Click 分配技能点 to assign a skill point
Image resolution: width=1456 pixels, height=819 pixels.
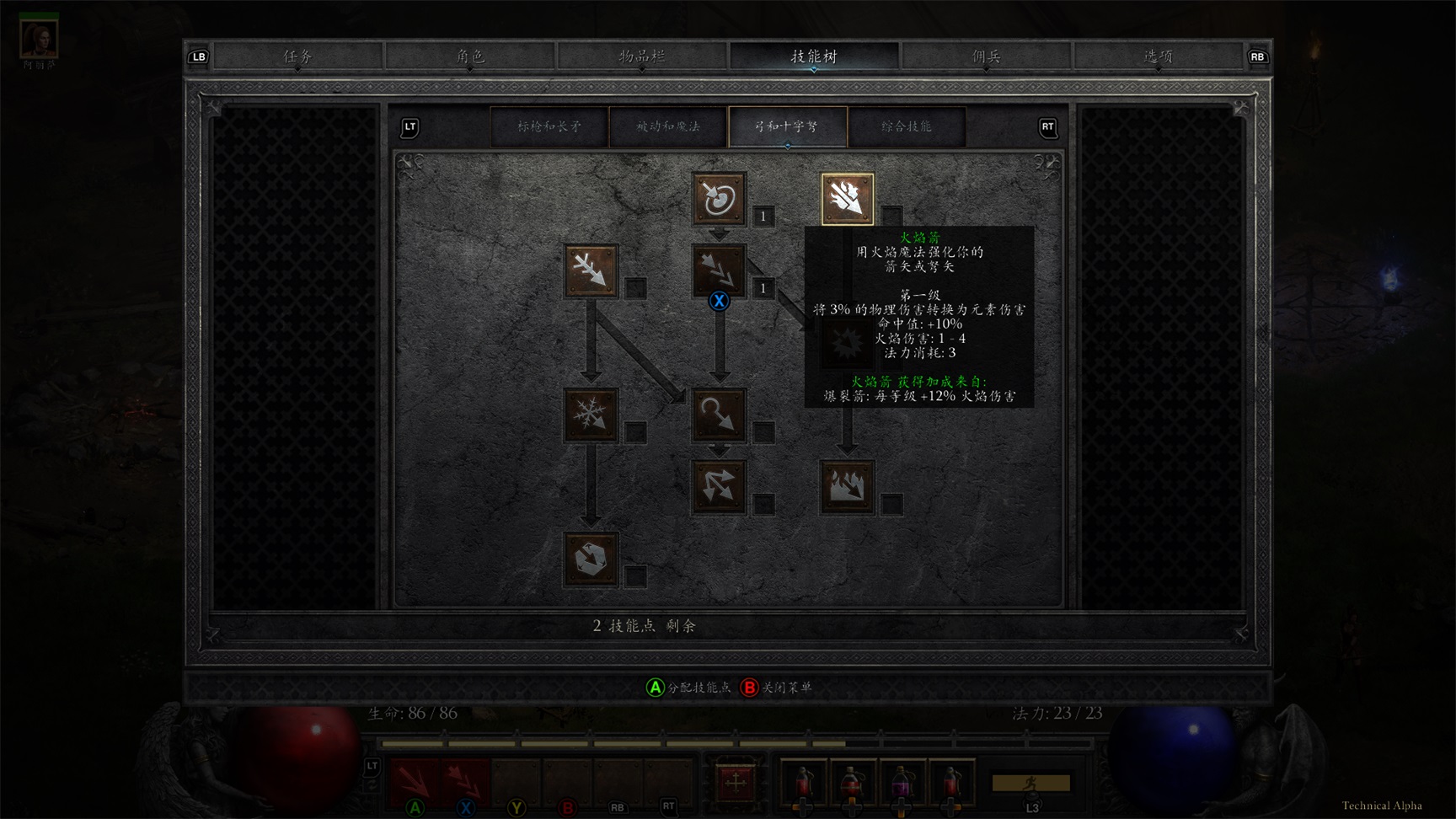[x=688, y=688]
